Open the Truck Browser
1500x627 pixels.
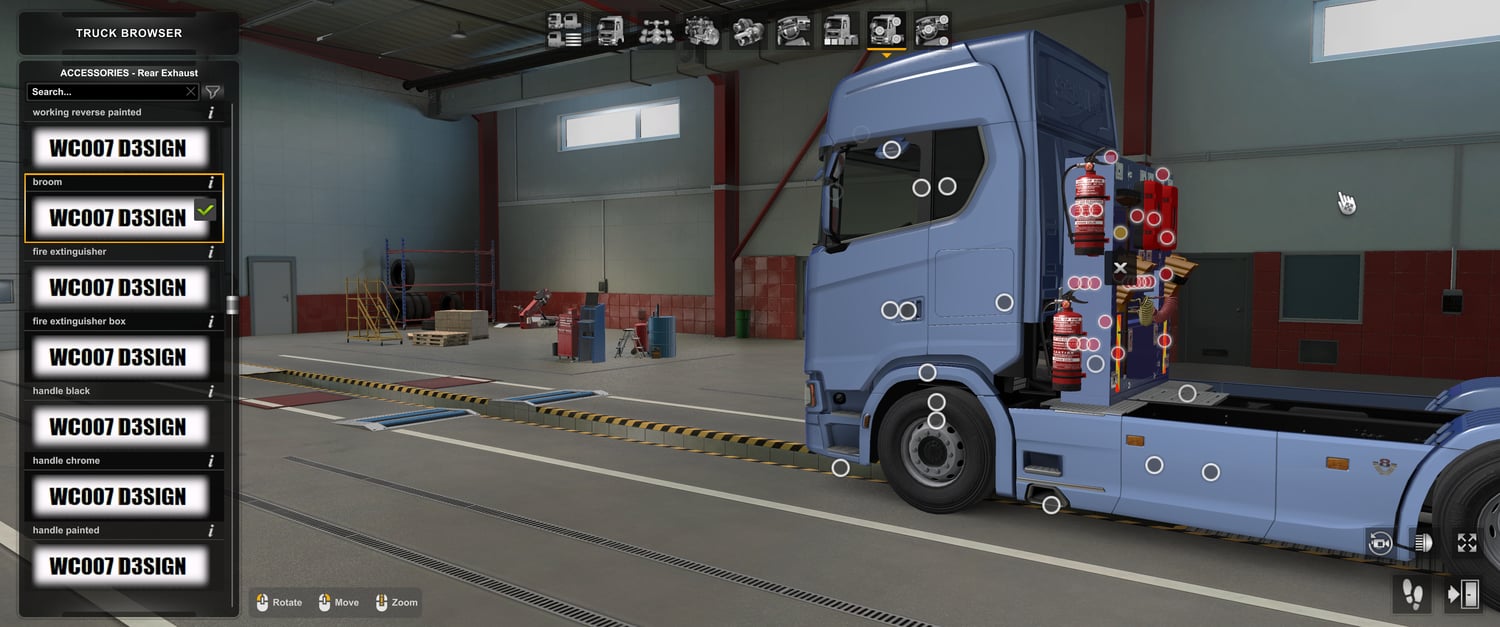click(129, 33)
